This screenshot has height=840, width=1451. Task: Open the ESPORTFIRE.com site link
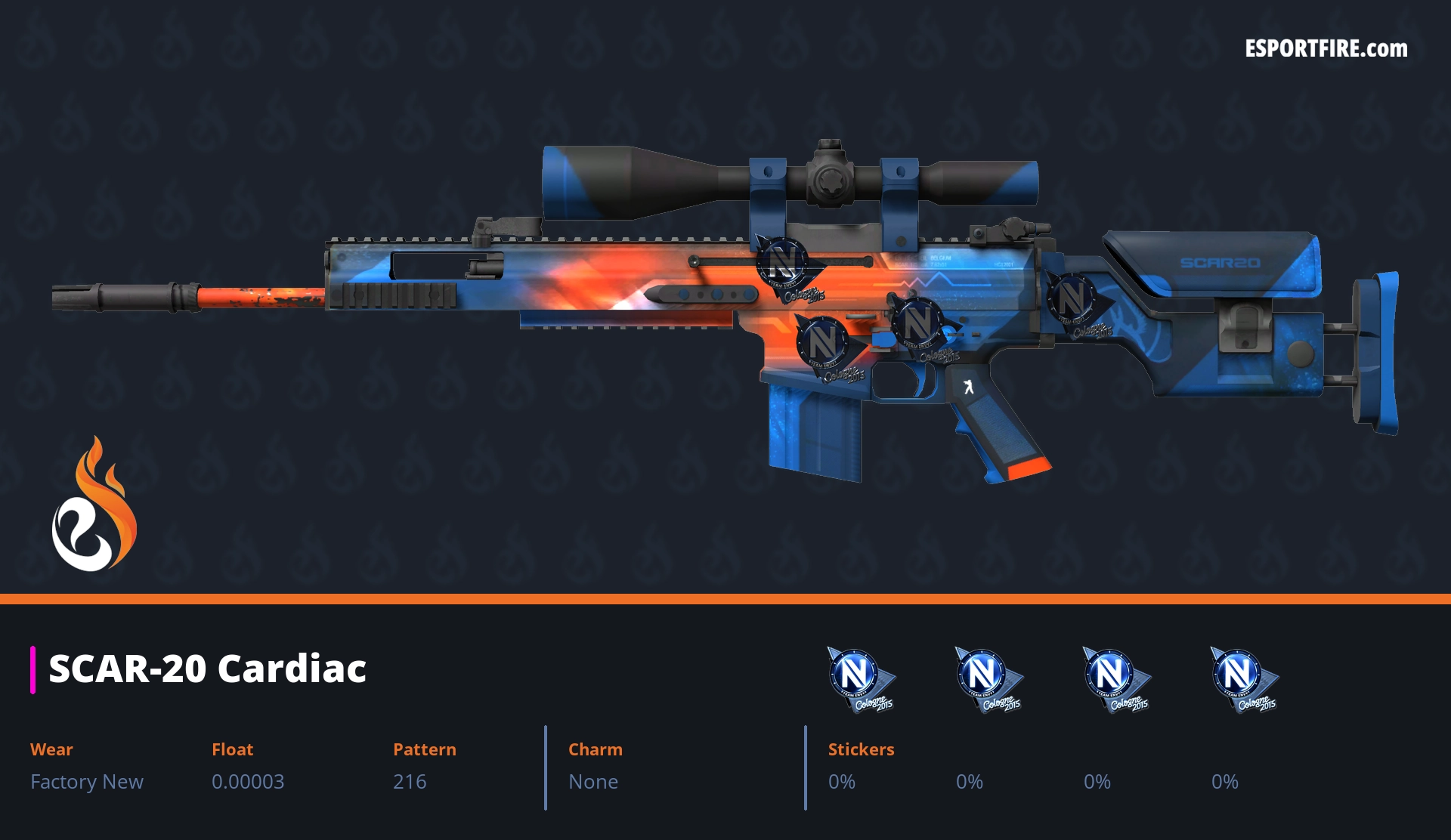[x=1326, y=49]
